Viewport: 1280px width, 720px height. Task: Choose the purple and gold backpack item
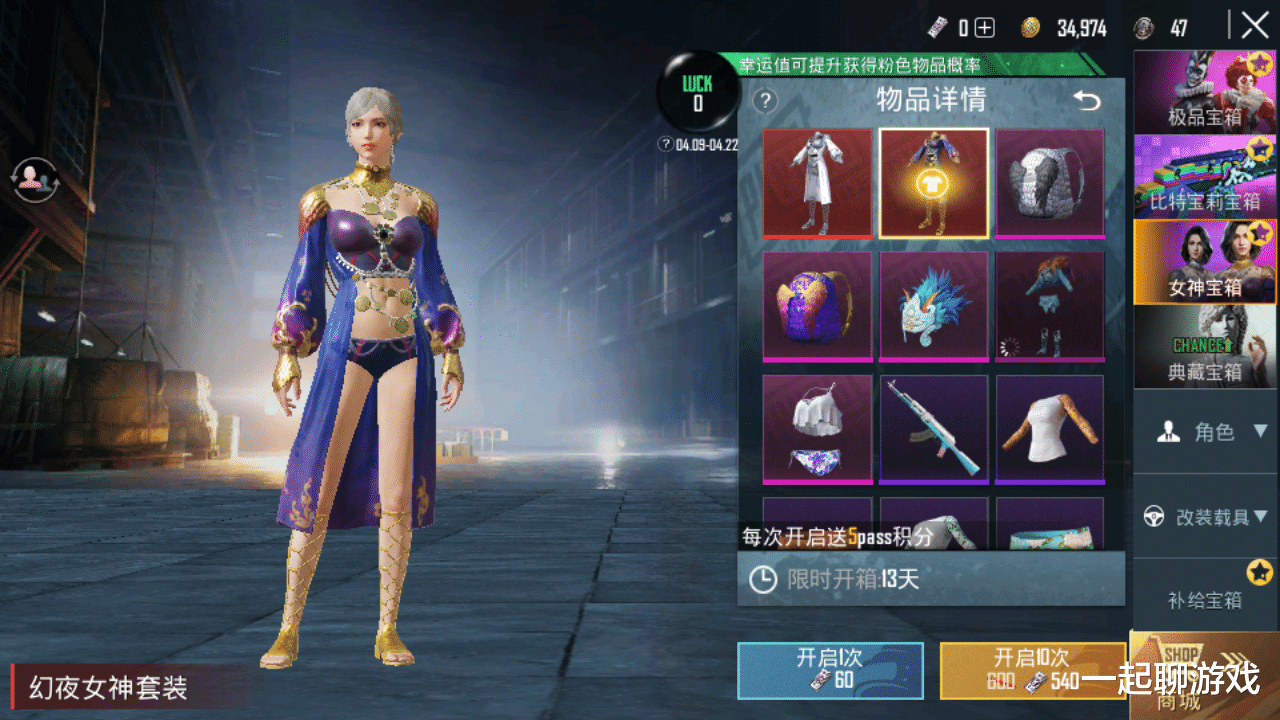[817, 306]
